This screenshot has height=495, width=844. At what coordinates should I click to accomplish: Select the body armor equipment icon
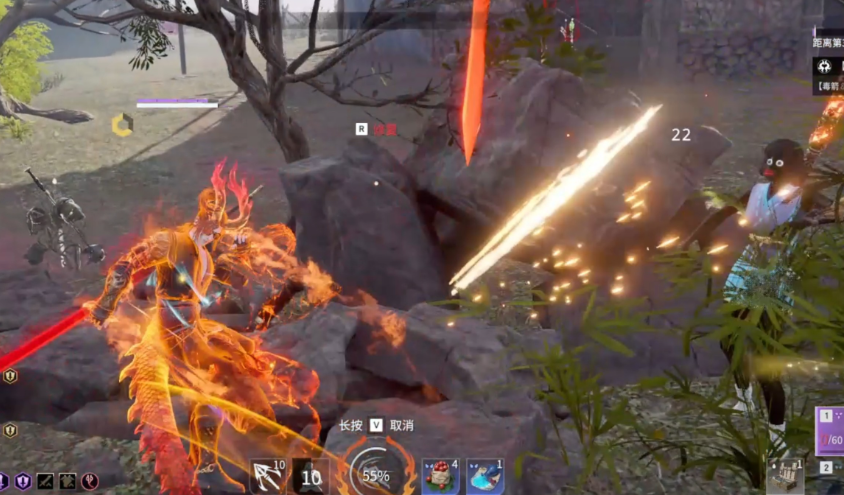(x=68, y=481)
